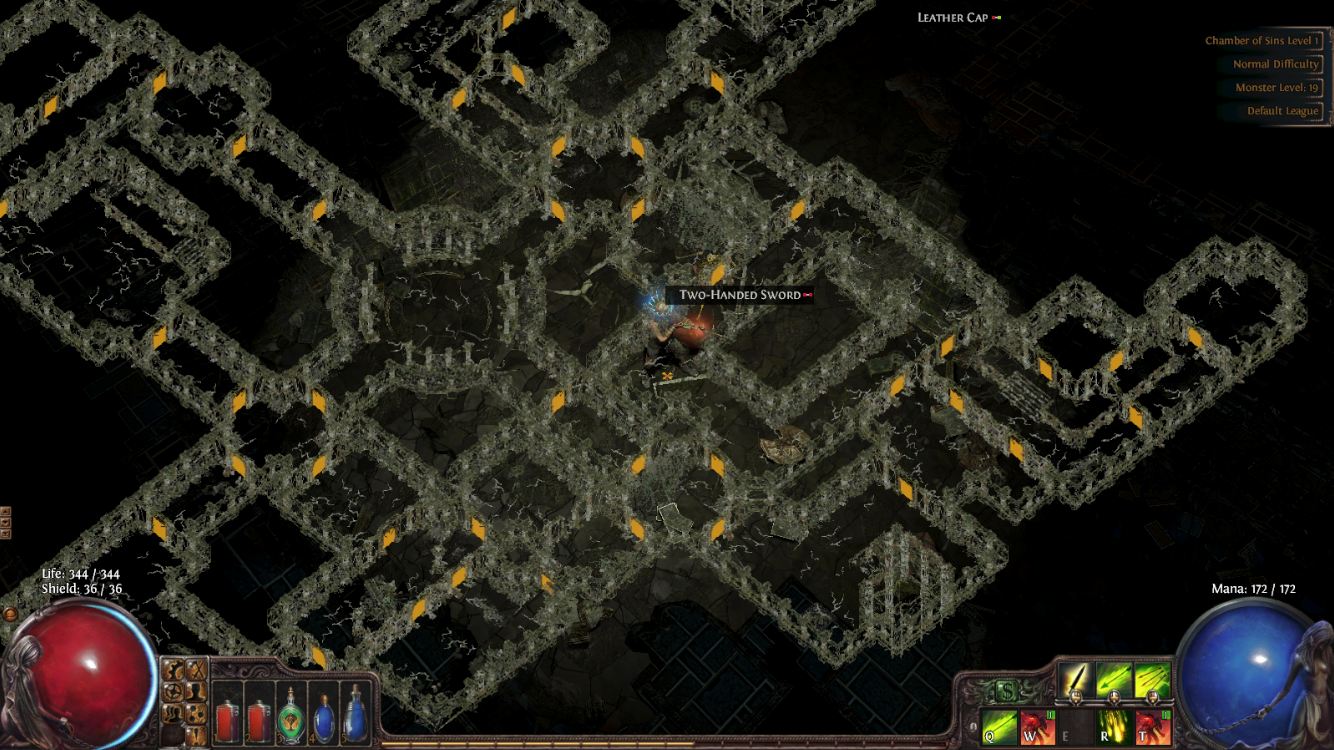Cast the raining arrows skill labeled R
Image resolution: width=1334 pixels, height=750 pixels.
1114,725
